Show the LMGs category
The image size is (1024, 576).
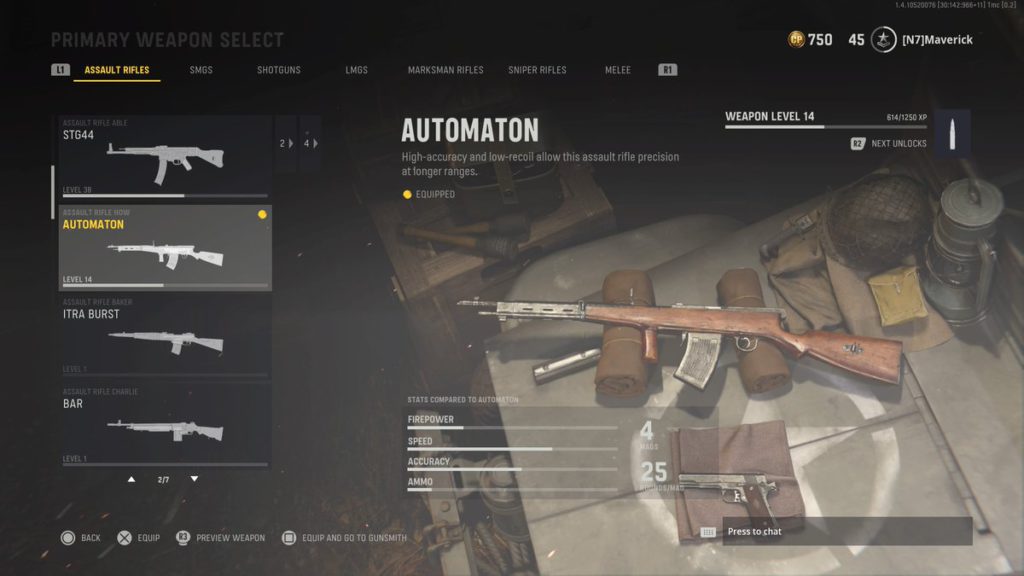(x=357, y=70)
